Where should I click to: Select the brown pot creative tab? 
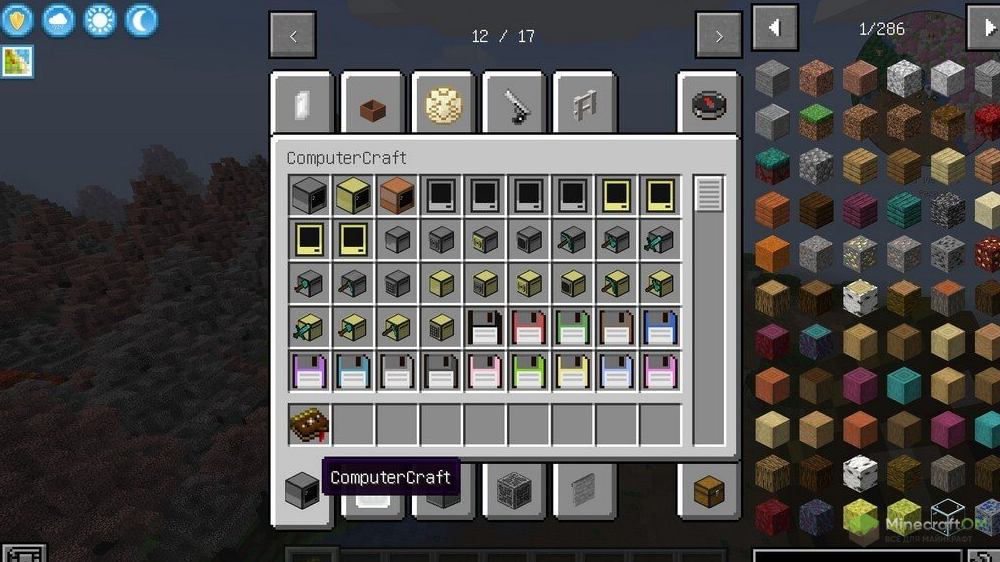[372, 105]
